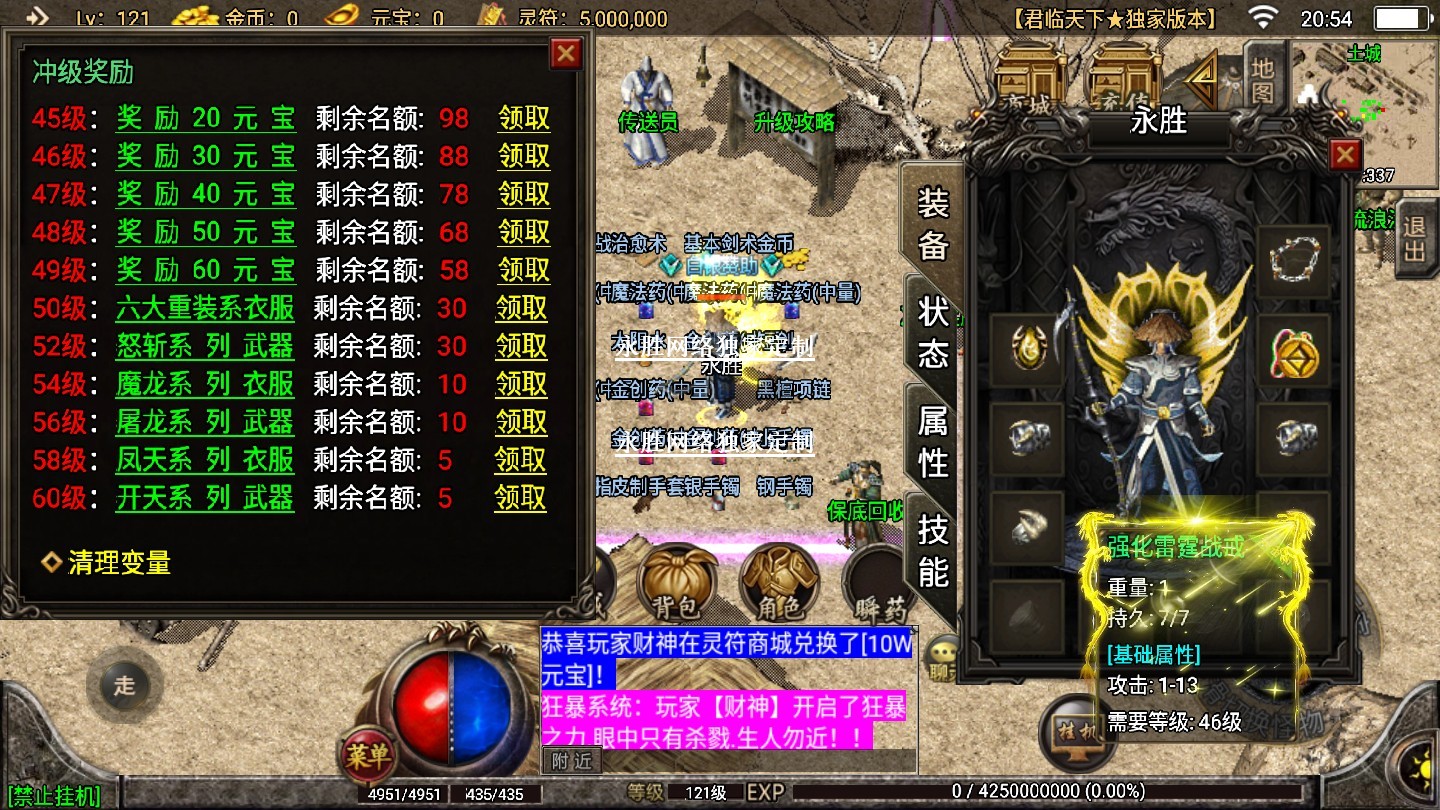Toggle the 走 walk button
The image size is (1440, 810).
(x=124, y=686)
